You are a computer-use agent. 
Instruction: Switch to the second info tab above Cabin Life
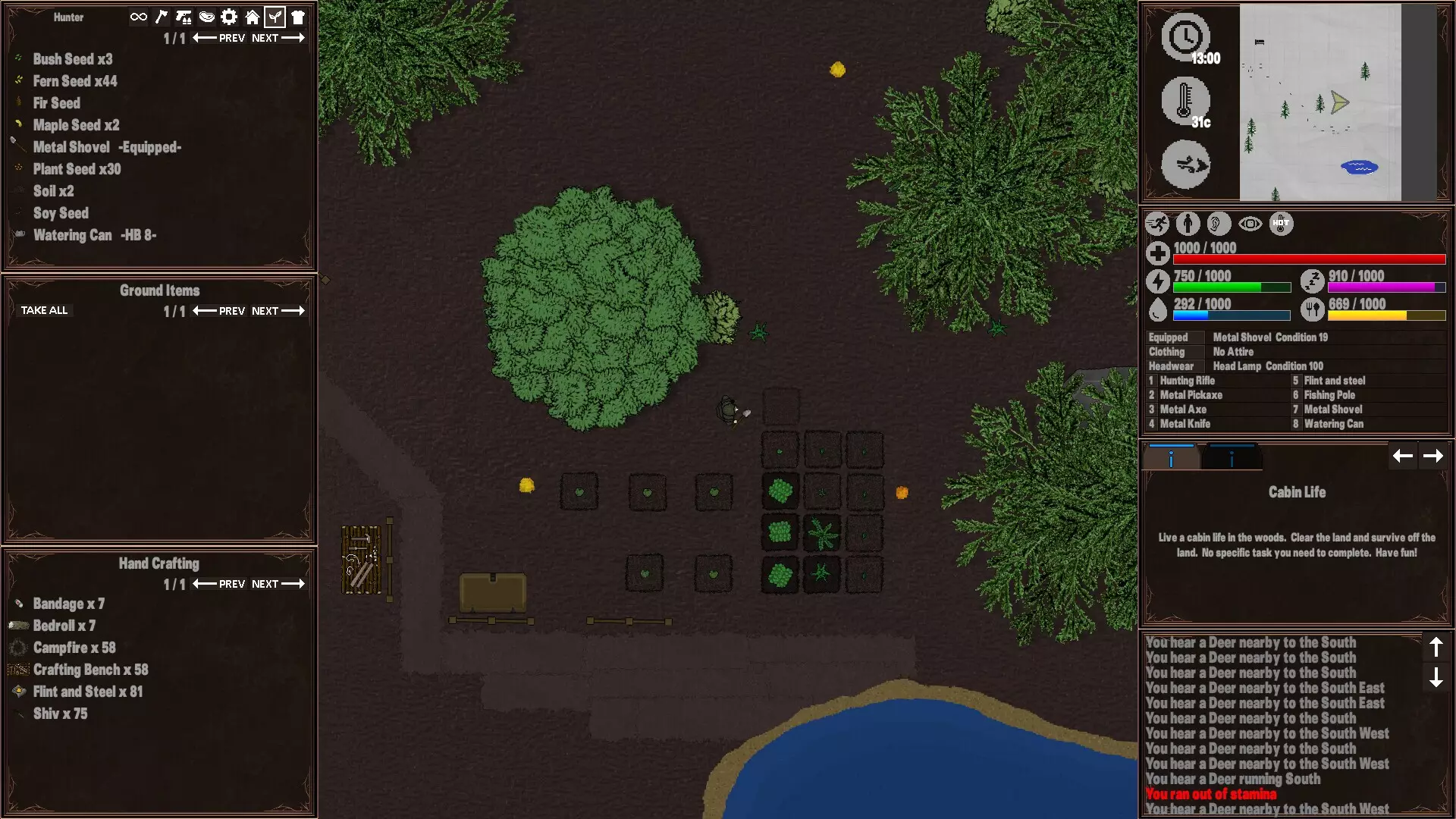point(1232,456)
